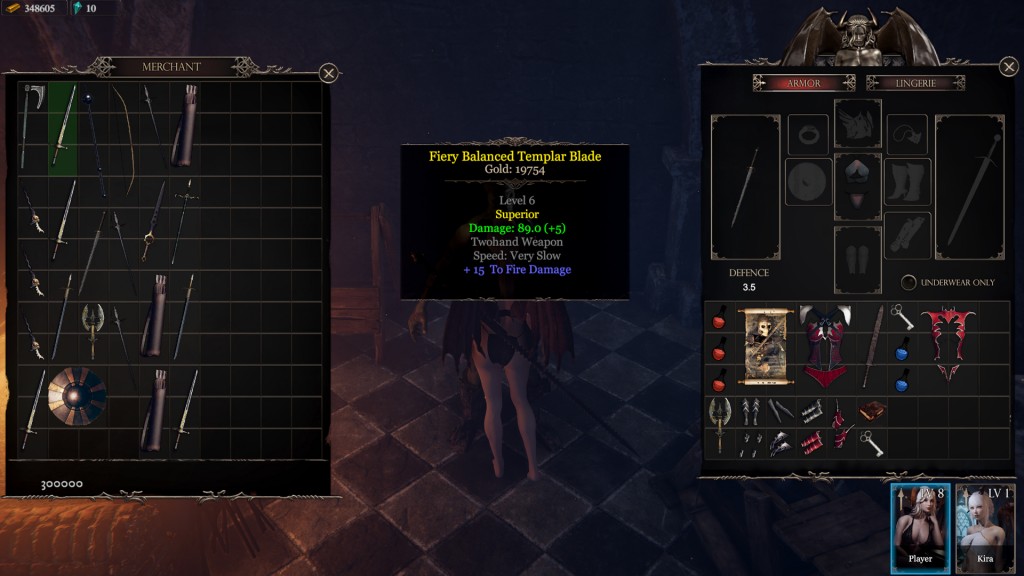This screenshot has height=576, width=1024.
Task: Close the Merchant window
Action: pos(328,73)
